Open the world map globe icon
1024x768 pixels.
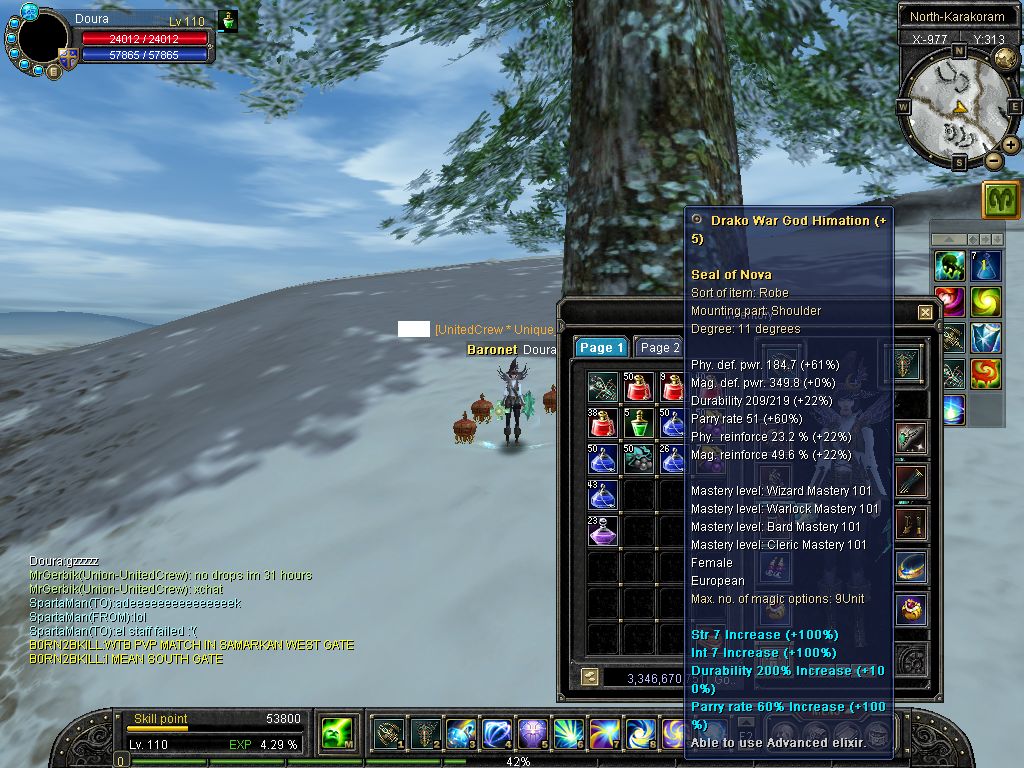coord(1006,58)
